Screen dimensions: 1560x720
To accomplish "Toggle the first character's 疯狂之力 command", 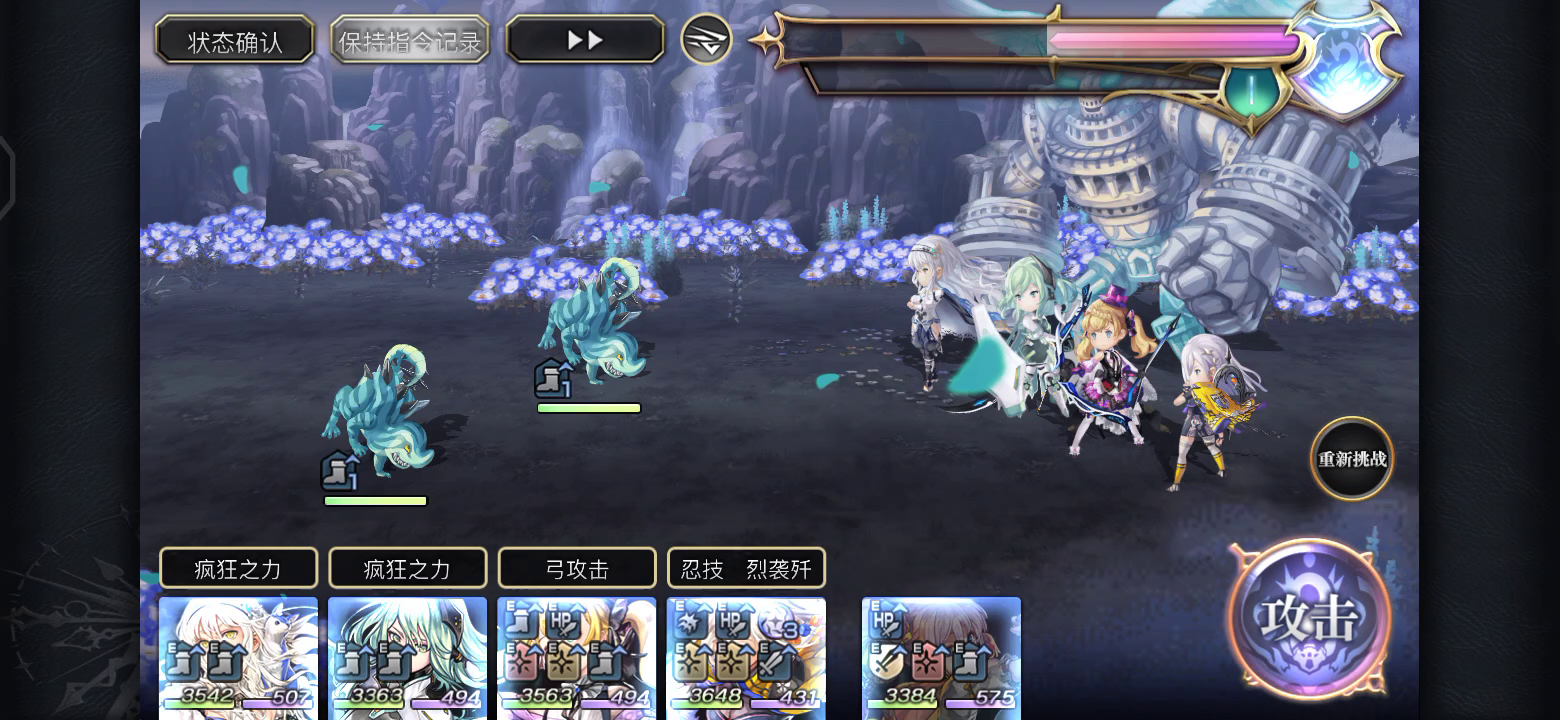I will tap(238, 567).
